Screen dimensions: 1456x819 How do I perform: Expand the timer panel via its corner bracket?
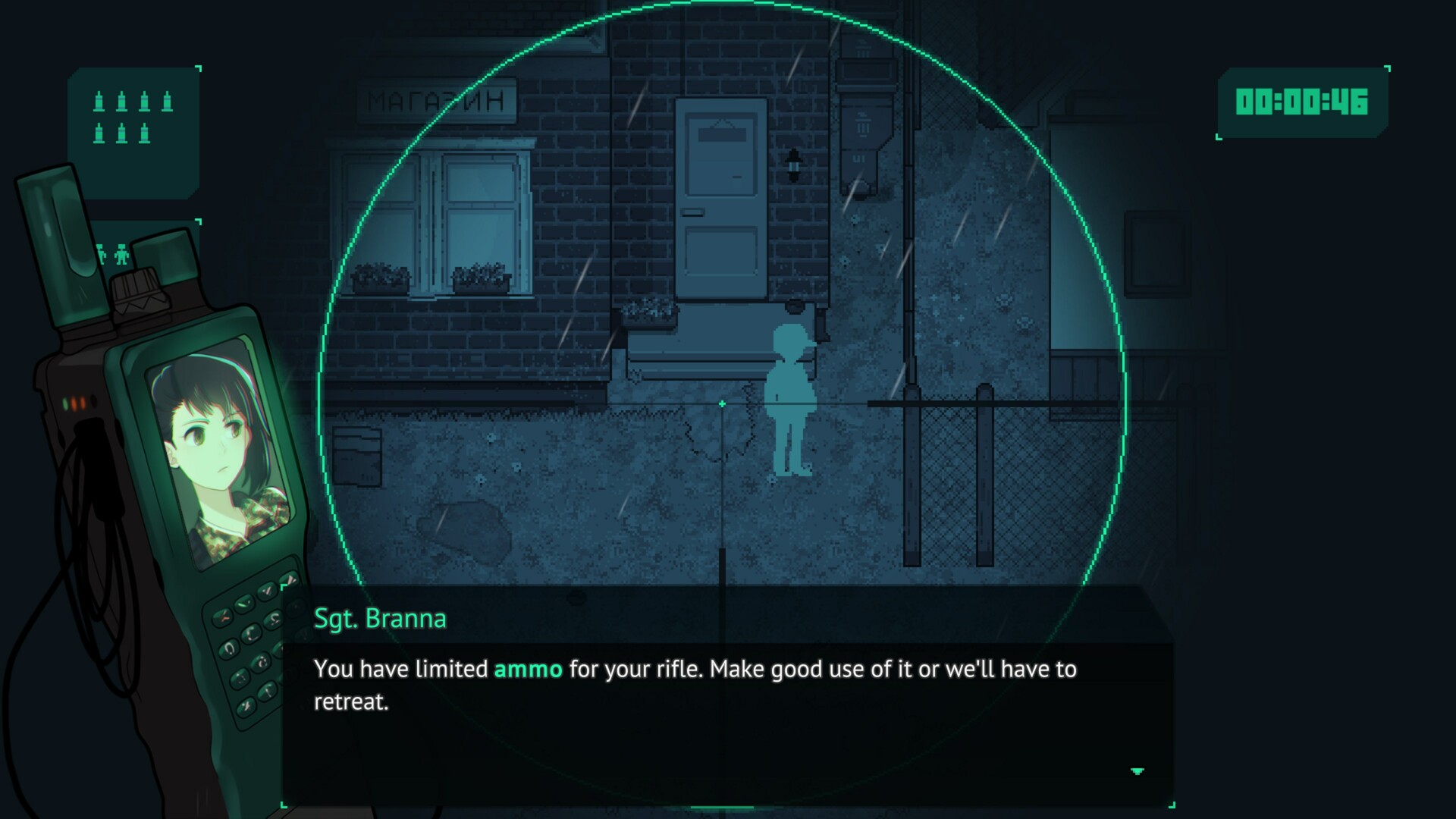coord(1388,68)
